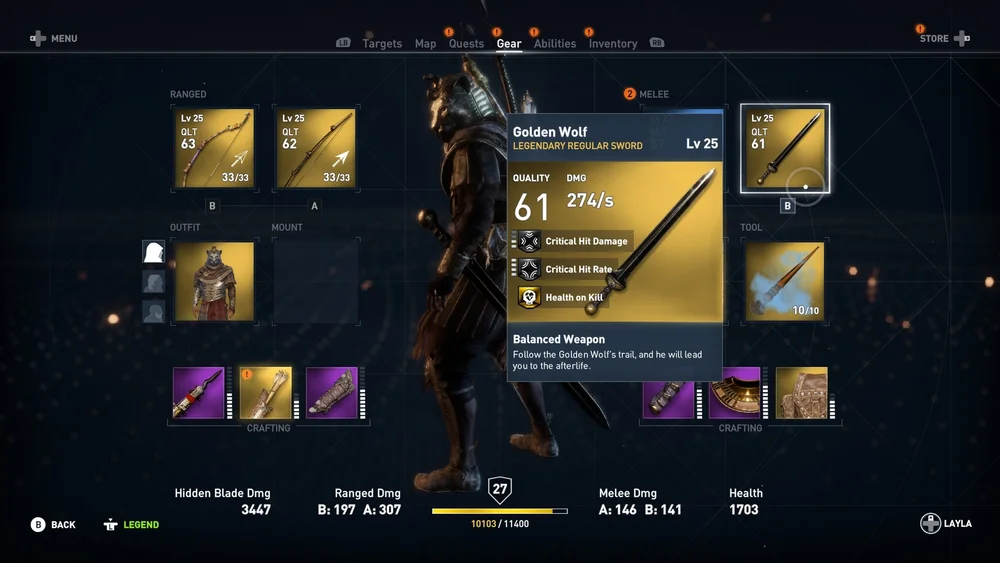Go to the Quests tab
Screen dimensions: 1000x563
click(x=466, y=44)
